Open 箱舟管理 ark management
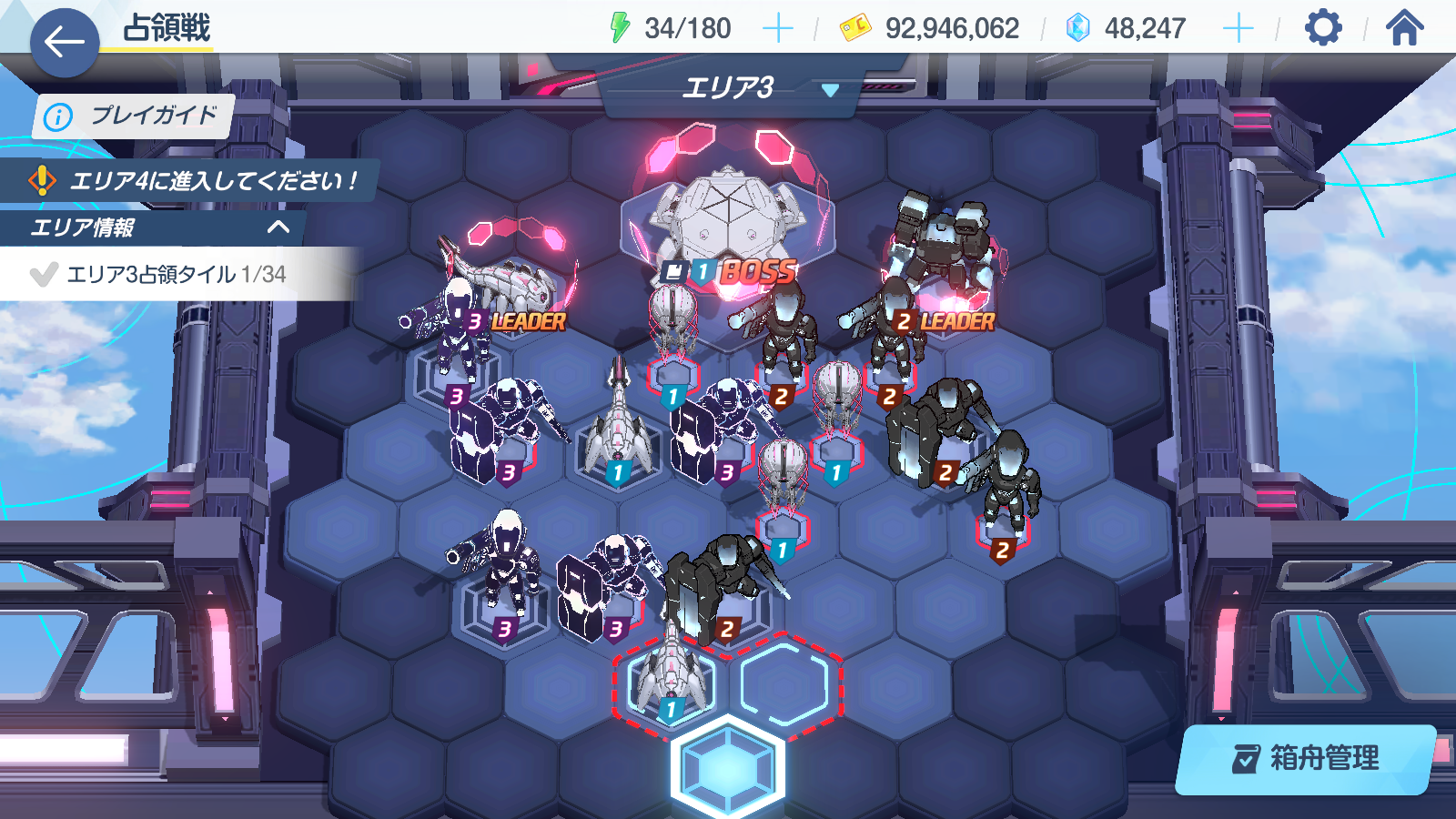This screenshot has width=1456, height=819. (1306, 758)
